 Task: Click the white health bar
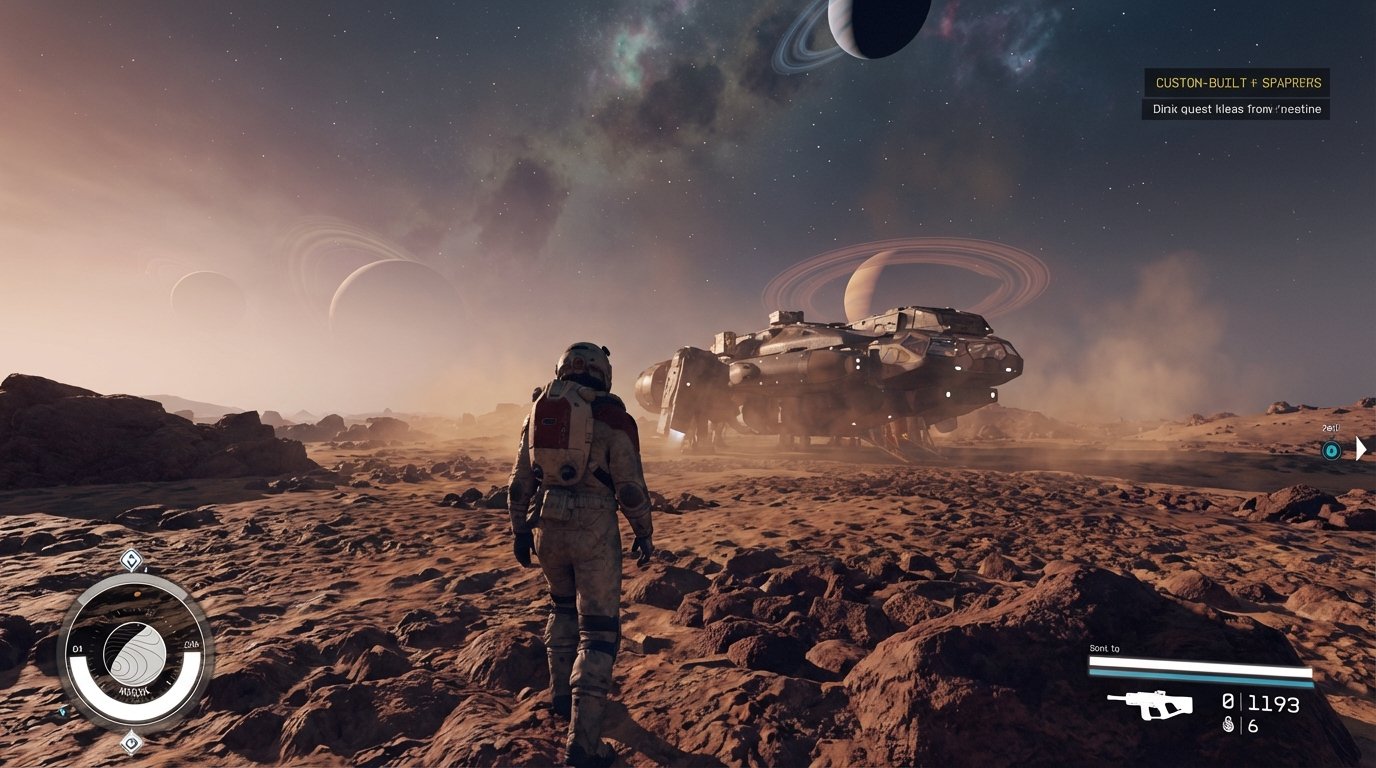coord(1200,662)
